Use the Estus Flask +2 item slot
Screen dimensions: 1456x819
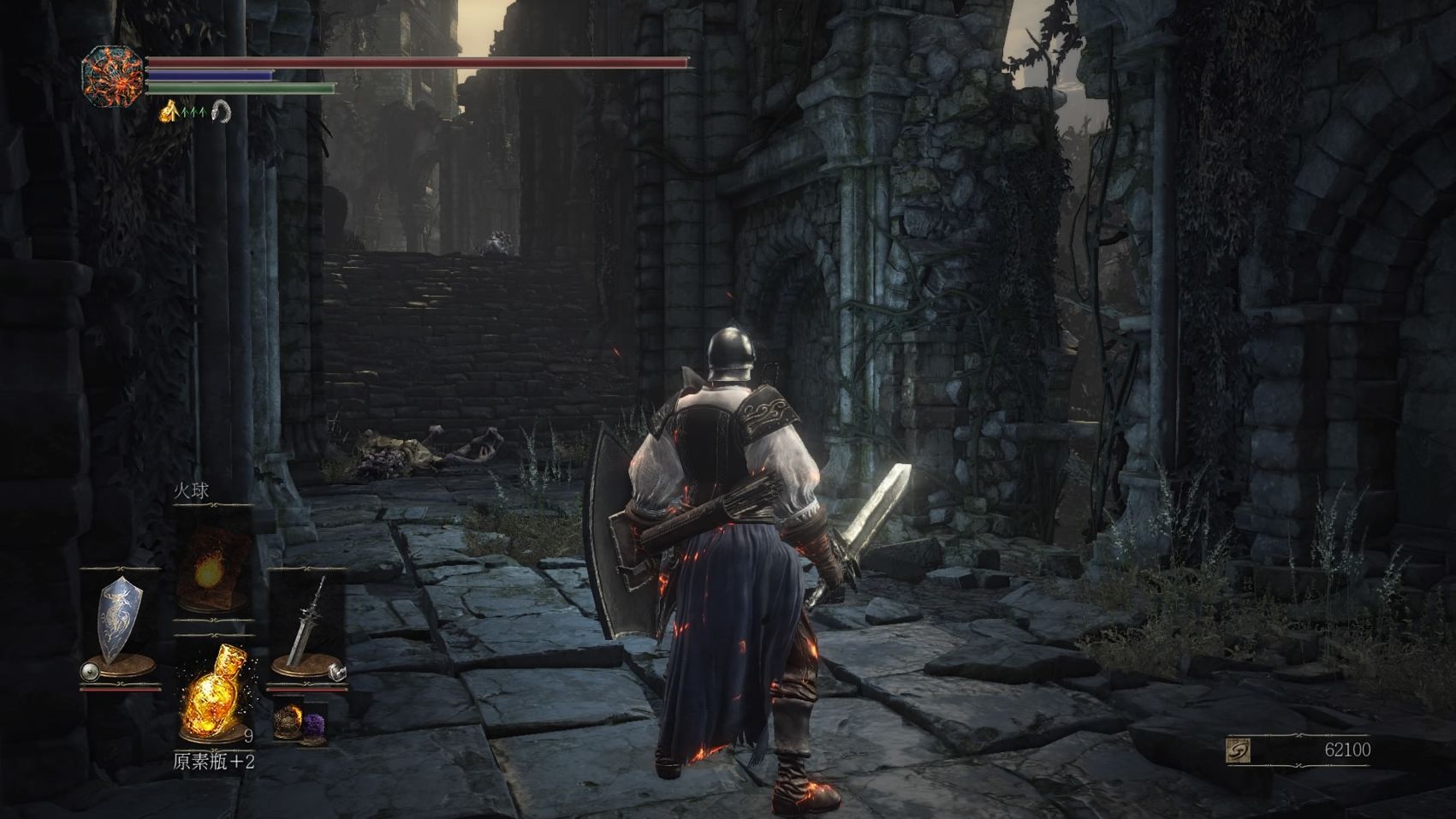(x=213, y=693)
